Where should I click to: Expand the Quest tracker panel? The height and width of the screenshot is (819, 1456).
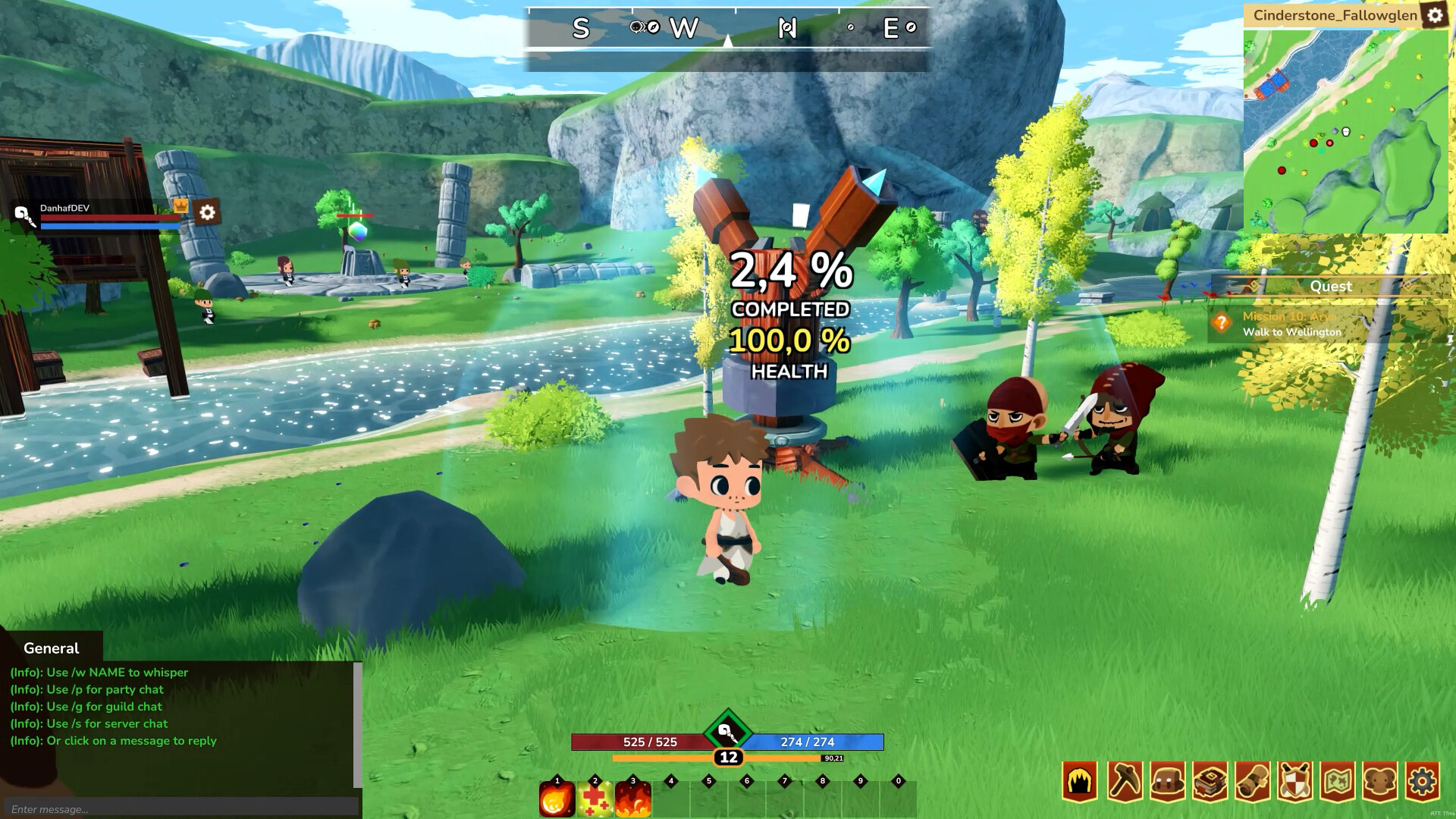[x=1331, y=287]
